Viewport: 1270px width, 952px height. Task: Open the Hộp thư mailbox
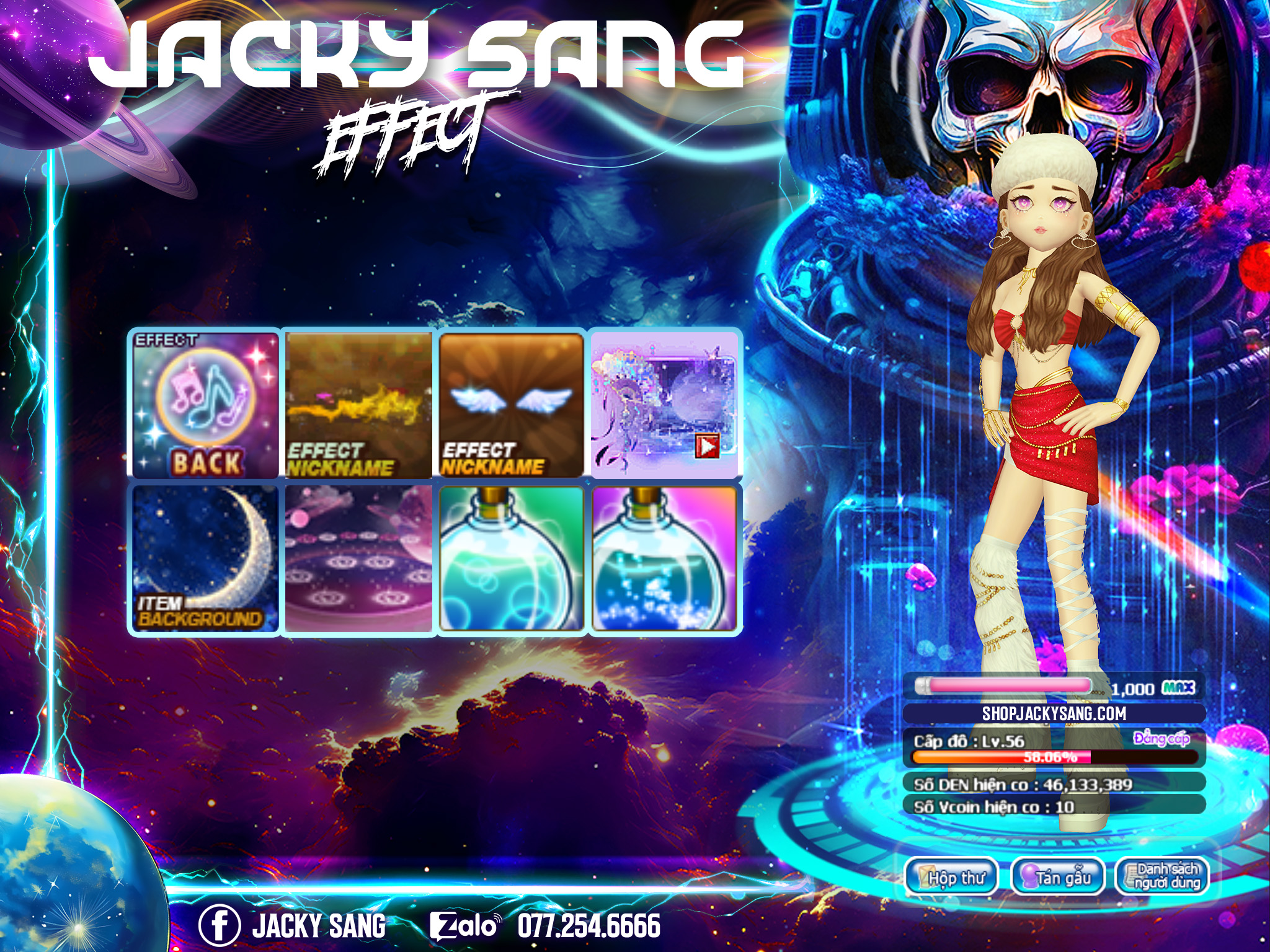click(951, 877)
